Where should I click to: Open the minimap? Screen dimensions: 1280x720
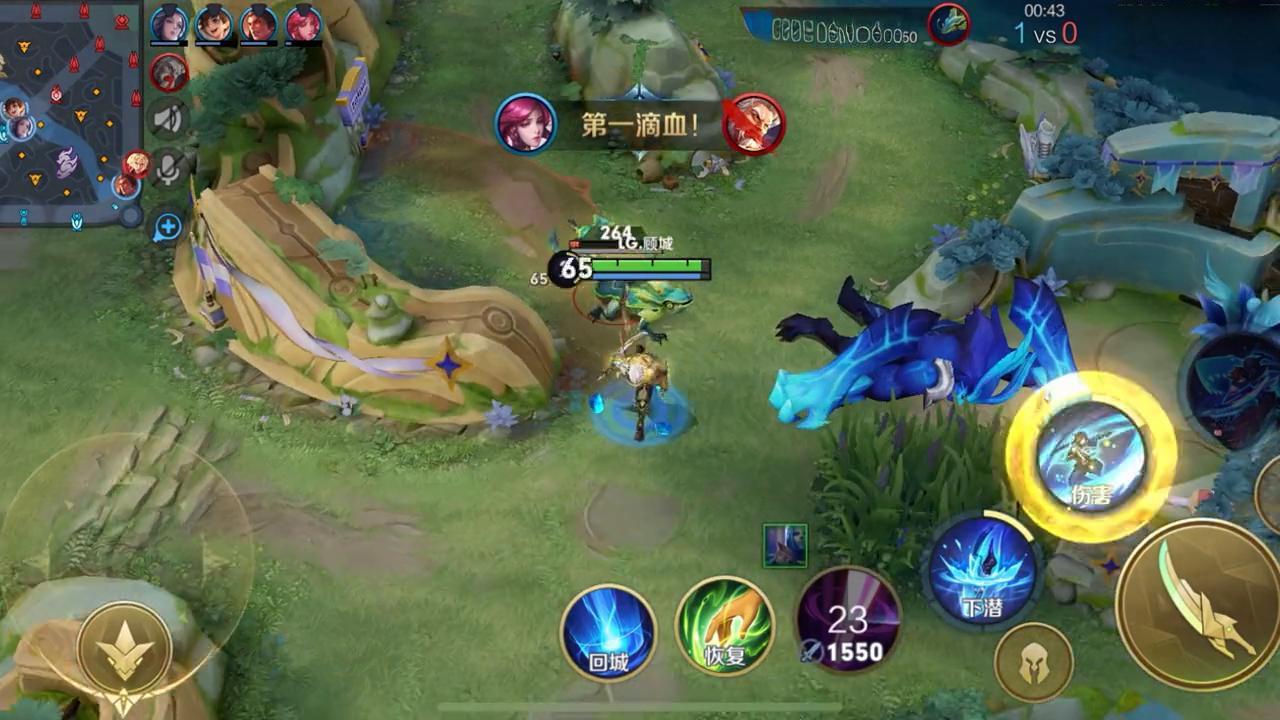tap(70, 112)
